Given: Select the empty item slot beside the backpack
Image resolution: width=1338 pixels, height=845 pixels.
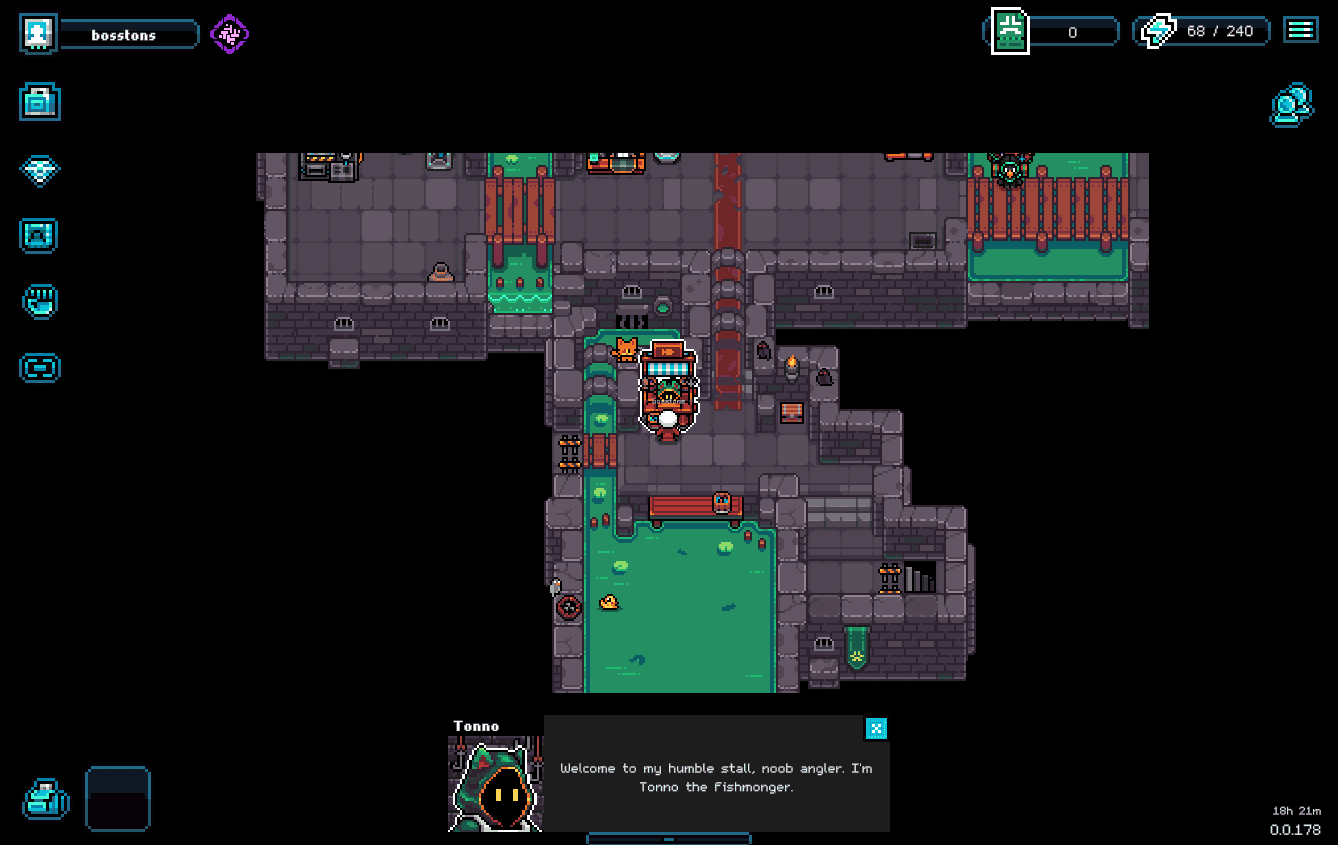Looking at the screenshot, I should coord(118,798).
